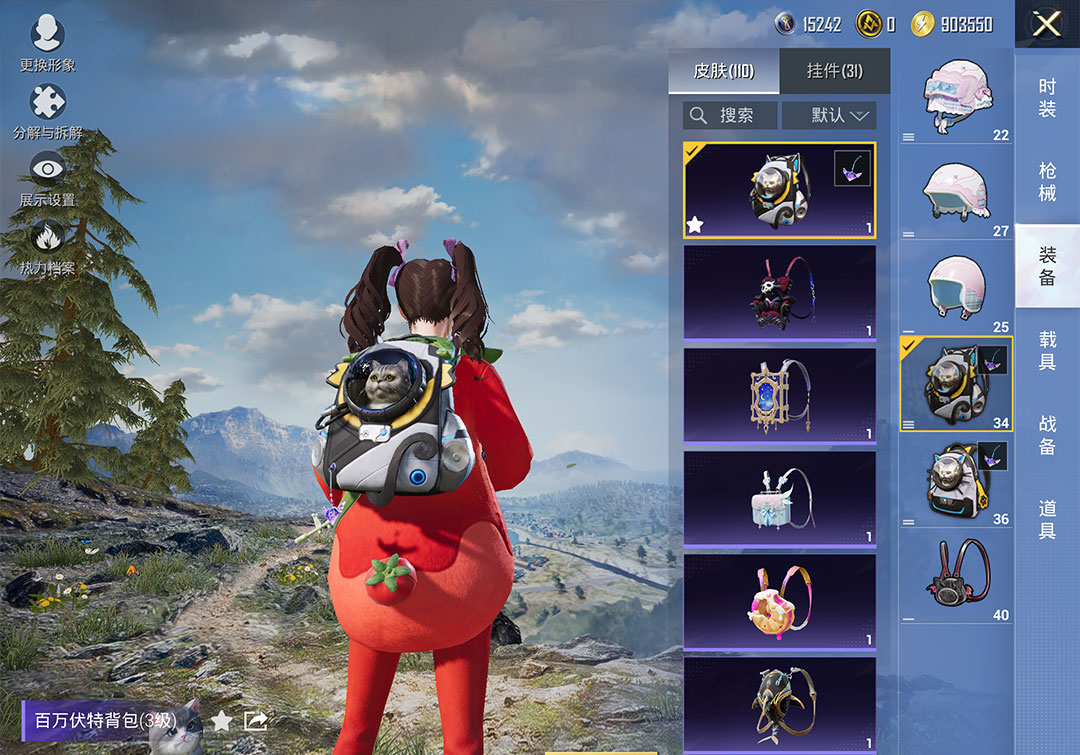The image size is (1080, 755).
Task: Open the 载具 vehicles category
Action: [x=1047, y=350]
